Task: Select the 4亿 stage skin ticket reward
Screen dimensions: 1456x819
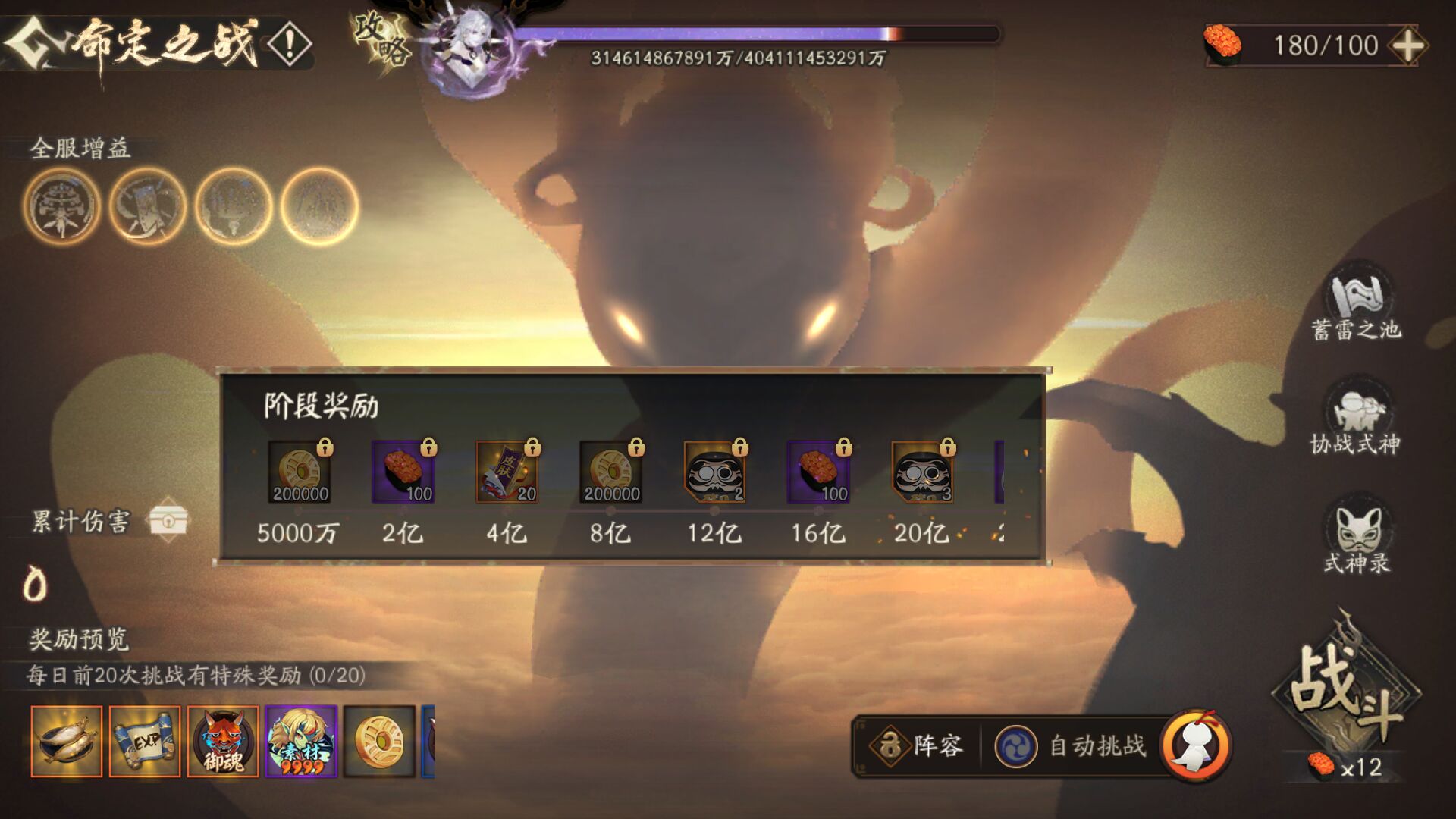Action: pos(507,472)
